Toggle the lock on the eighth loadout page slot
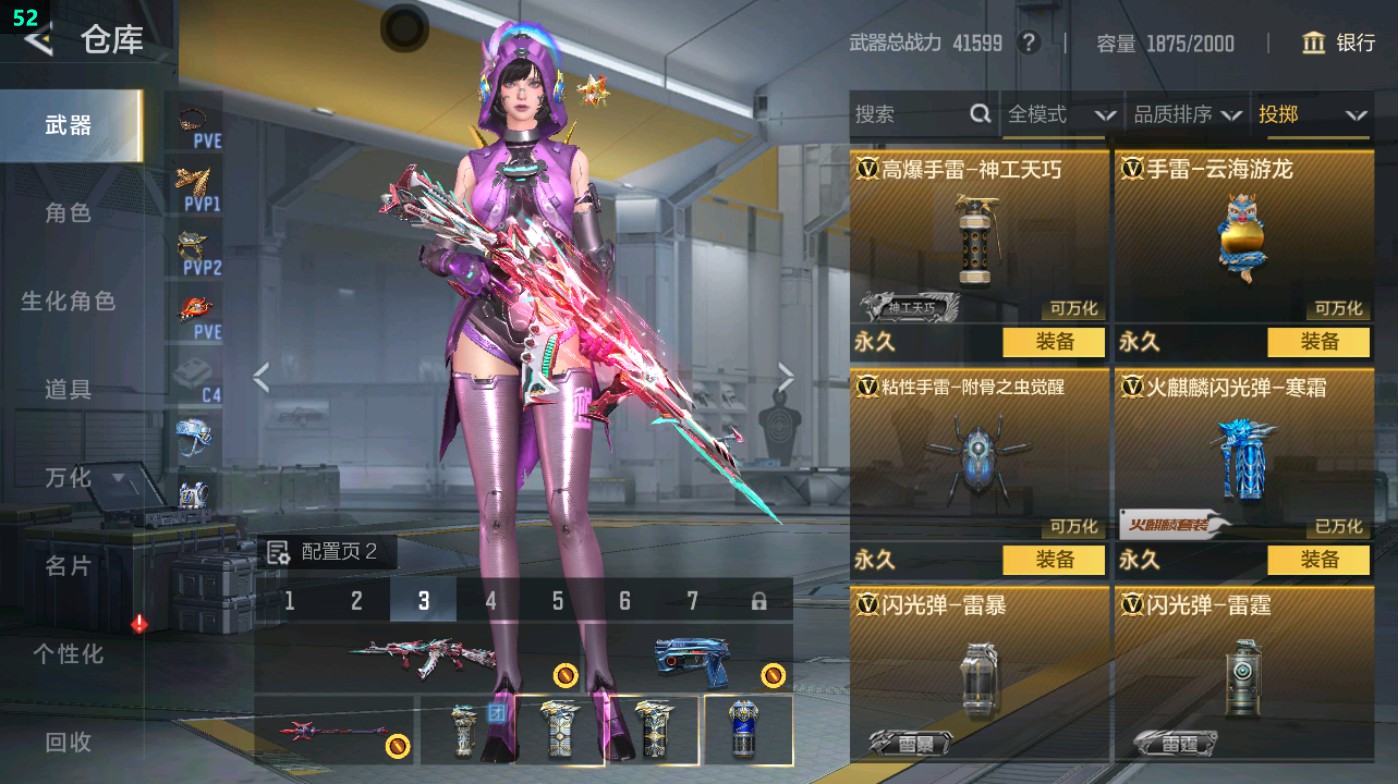 tap(758, 601)
